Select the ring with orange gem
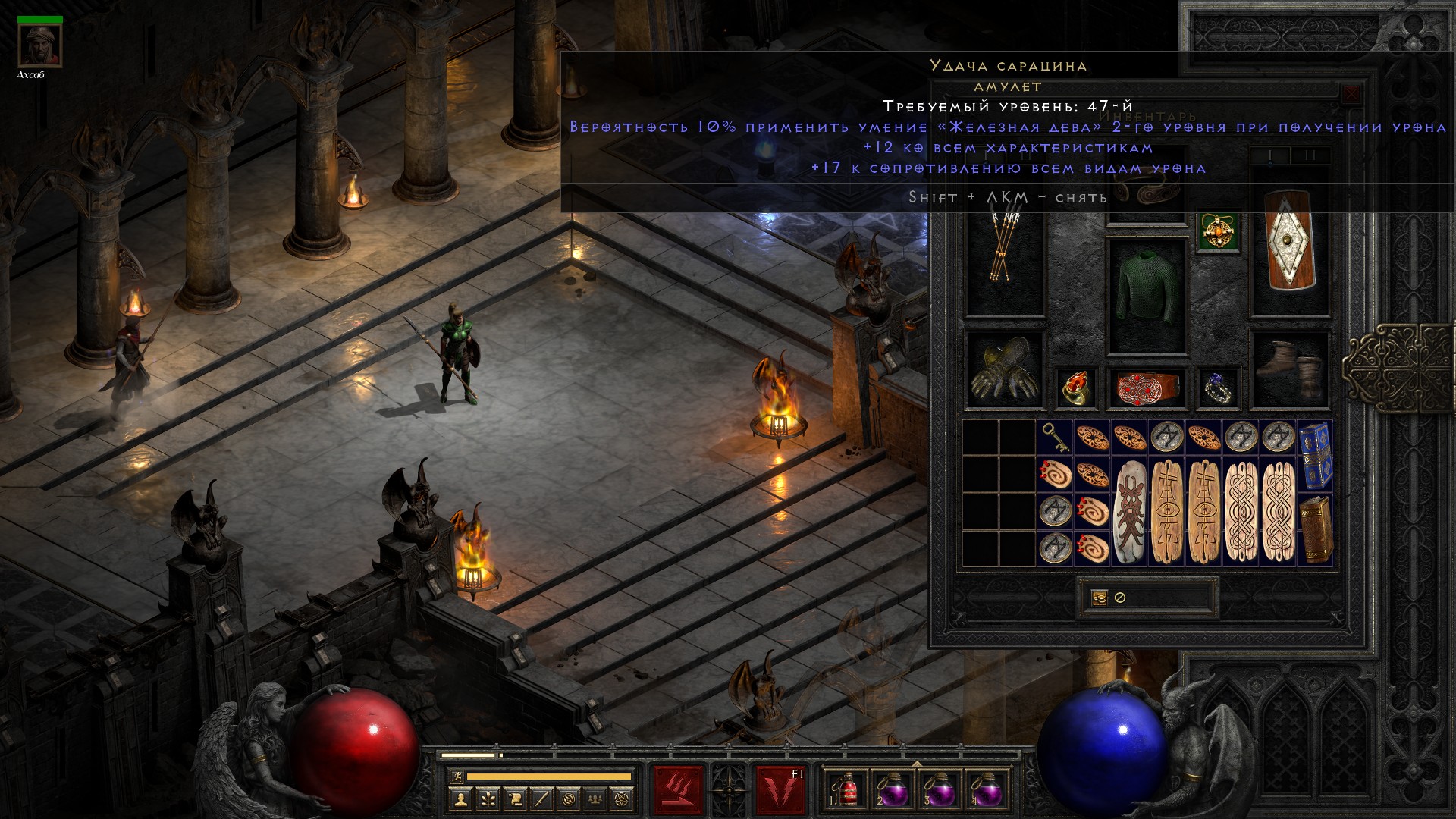 1076,387
